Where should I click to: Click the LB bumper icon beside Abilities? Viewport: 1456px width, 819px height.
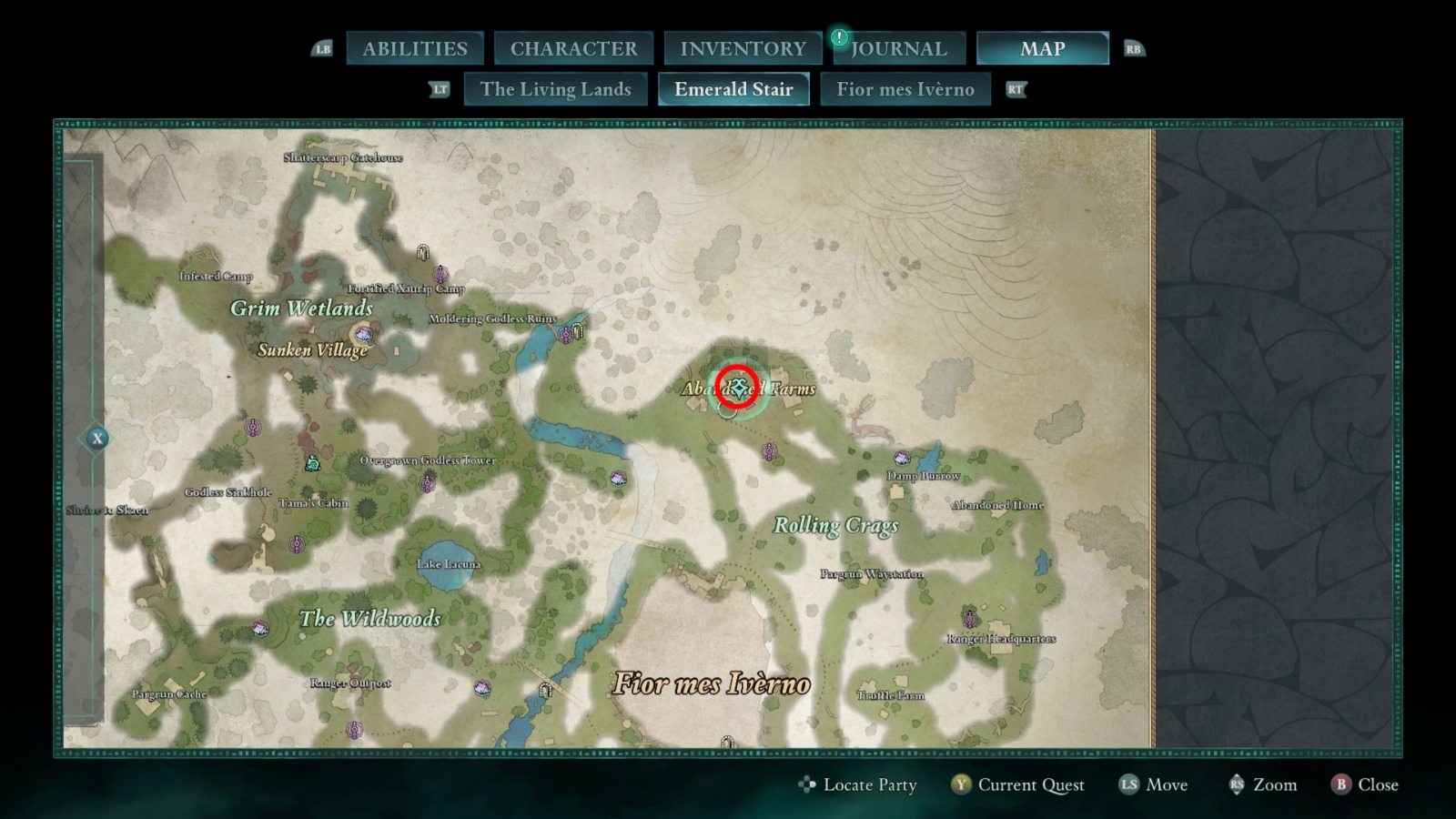point(320,48)
